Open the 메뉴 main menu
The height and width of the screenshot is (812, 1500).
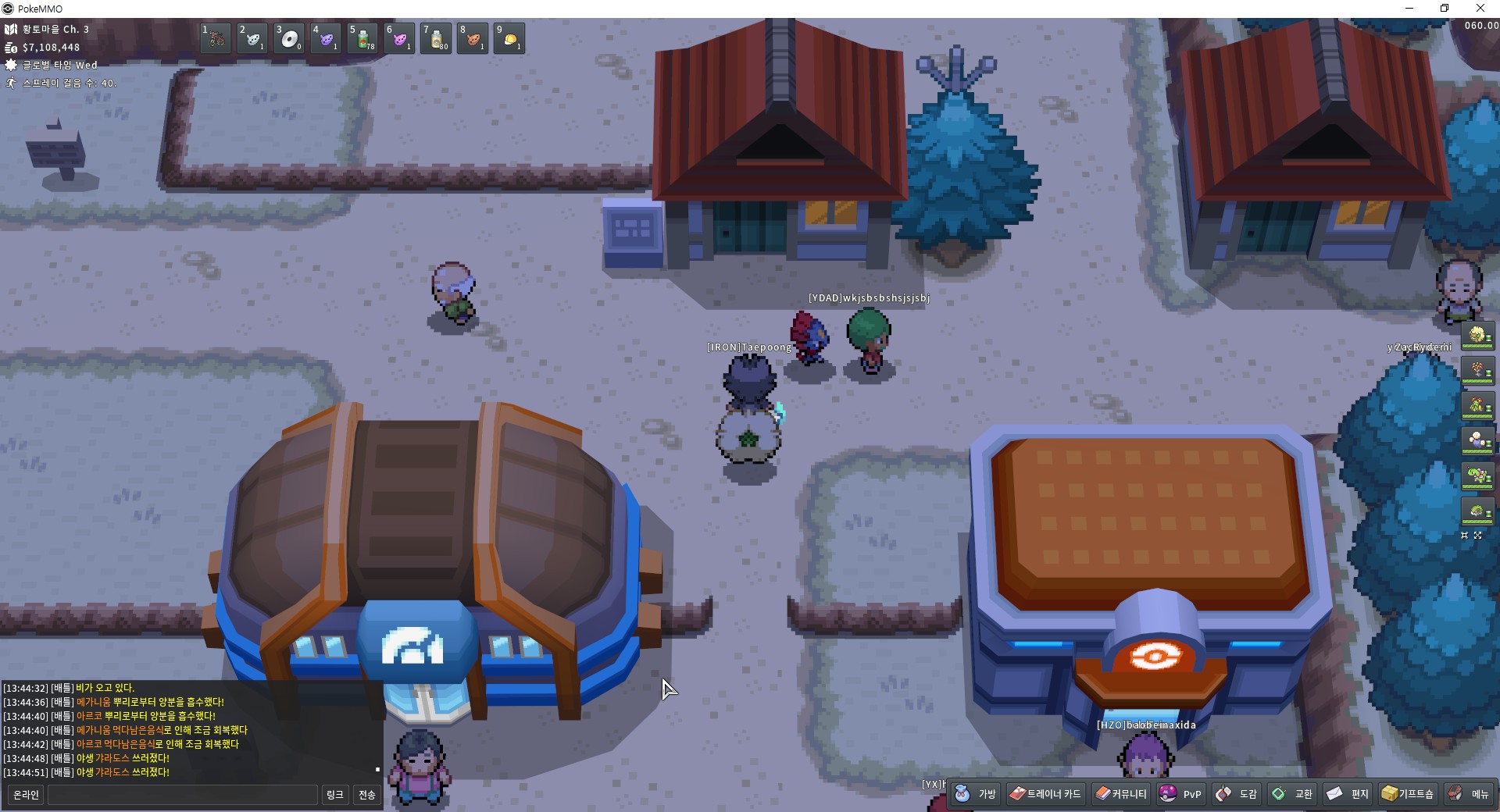coord(1469,794)
